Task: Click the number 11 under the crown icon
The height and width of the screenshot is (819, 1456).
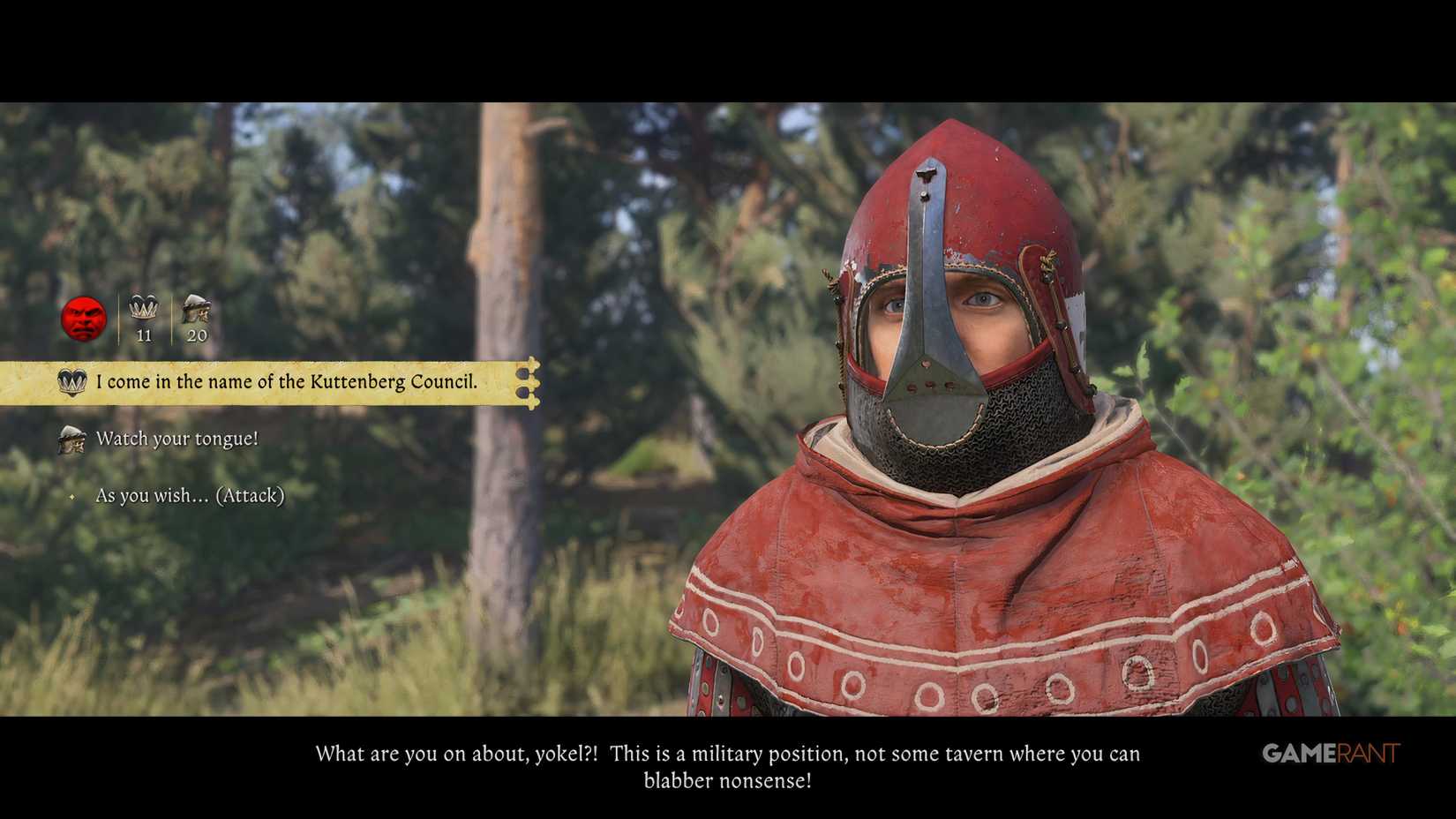Action: tap(143, 335)
